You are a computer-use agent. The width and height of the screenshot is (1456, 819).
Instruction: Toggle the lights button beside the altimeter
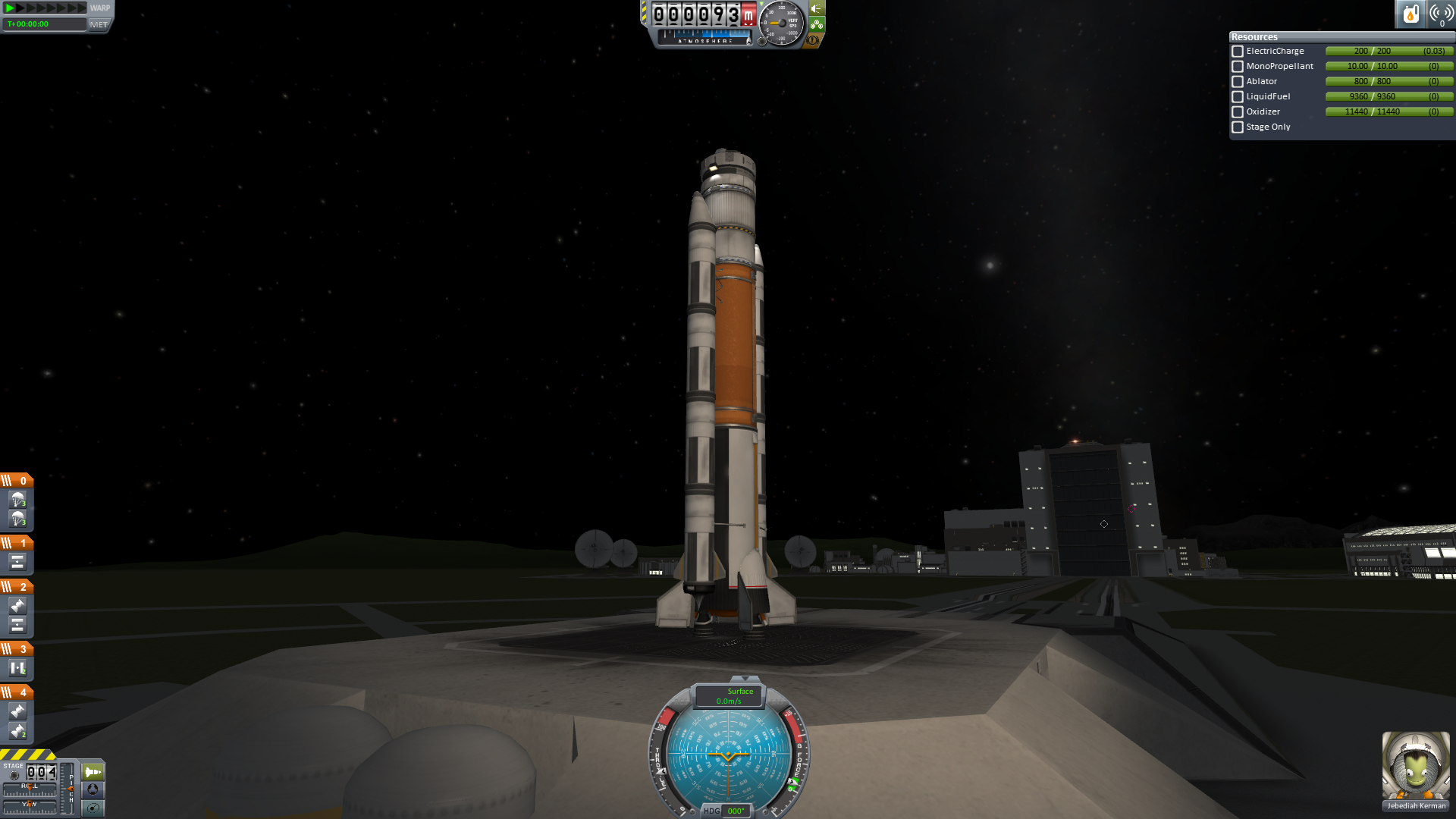[x=816, y=8]
